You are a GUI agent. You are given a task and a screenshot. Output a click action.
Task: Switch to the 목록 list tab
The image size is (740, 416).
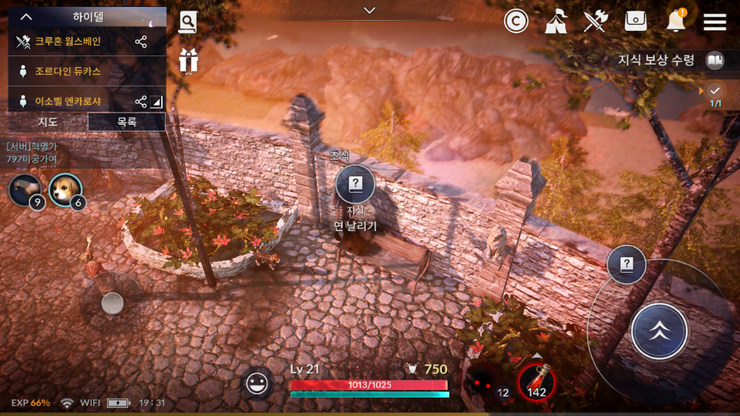coord(126,122)
